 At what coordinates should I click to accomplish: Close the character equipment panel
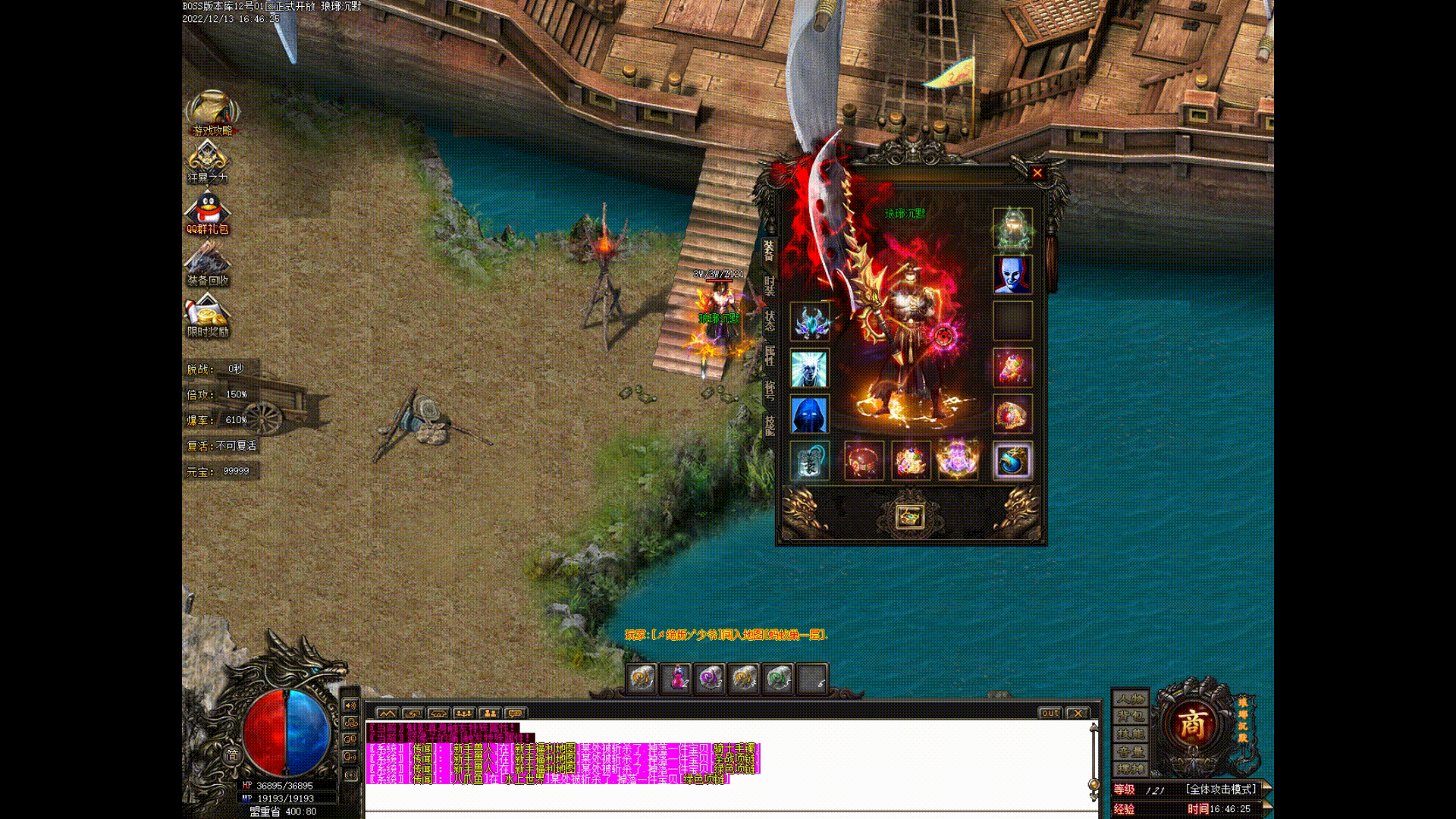(1037, 173)
